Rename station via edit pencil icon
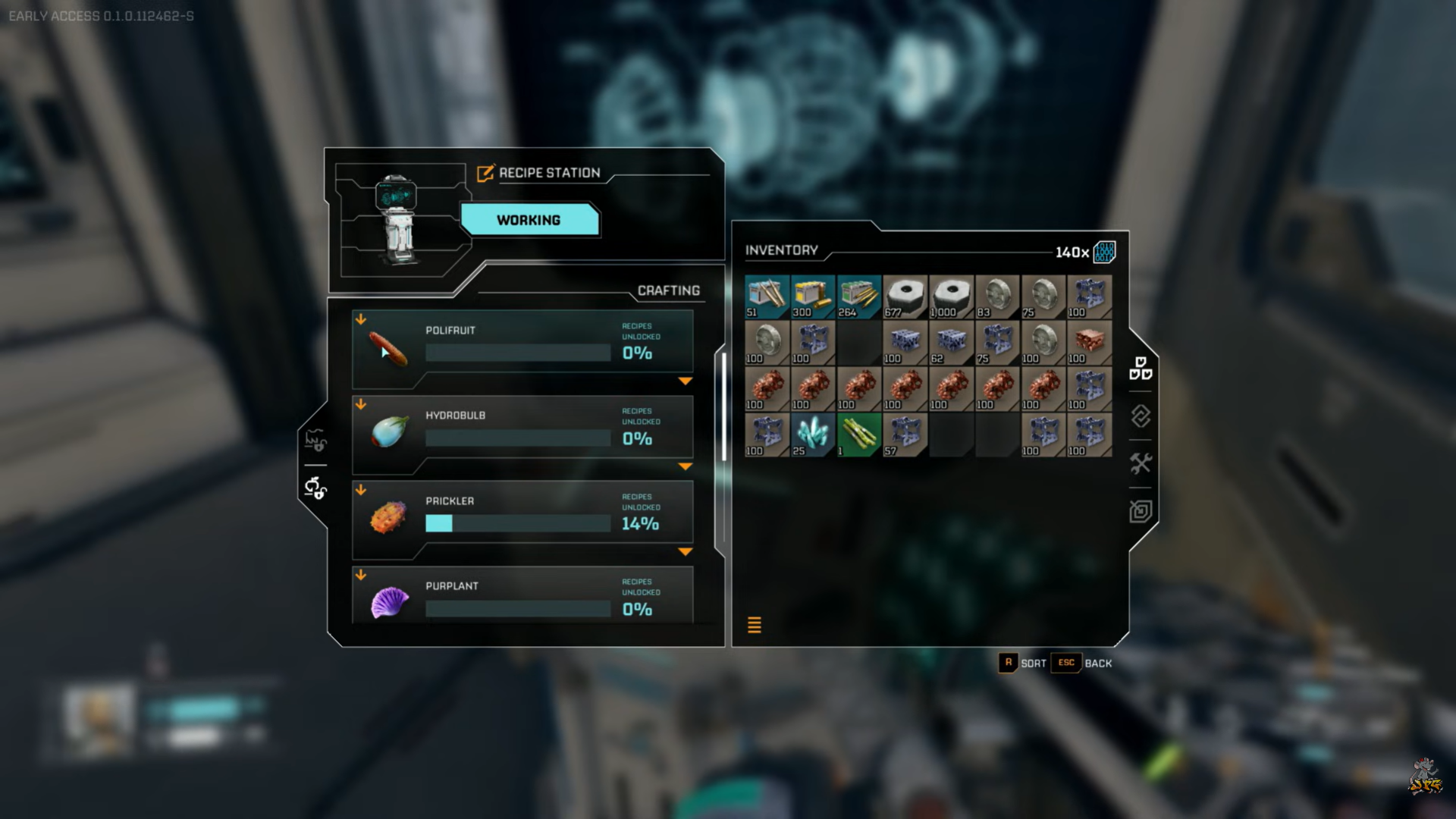The height and width of the screenshot is (819, 1456). pyautogui.click(x=485, y=173)
